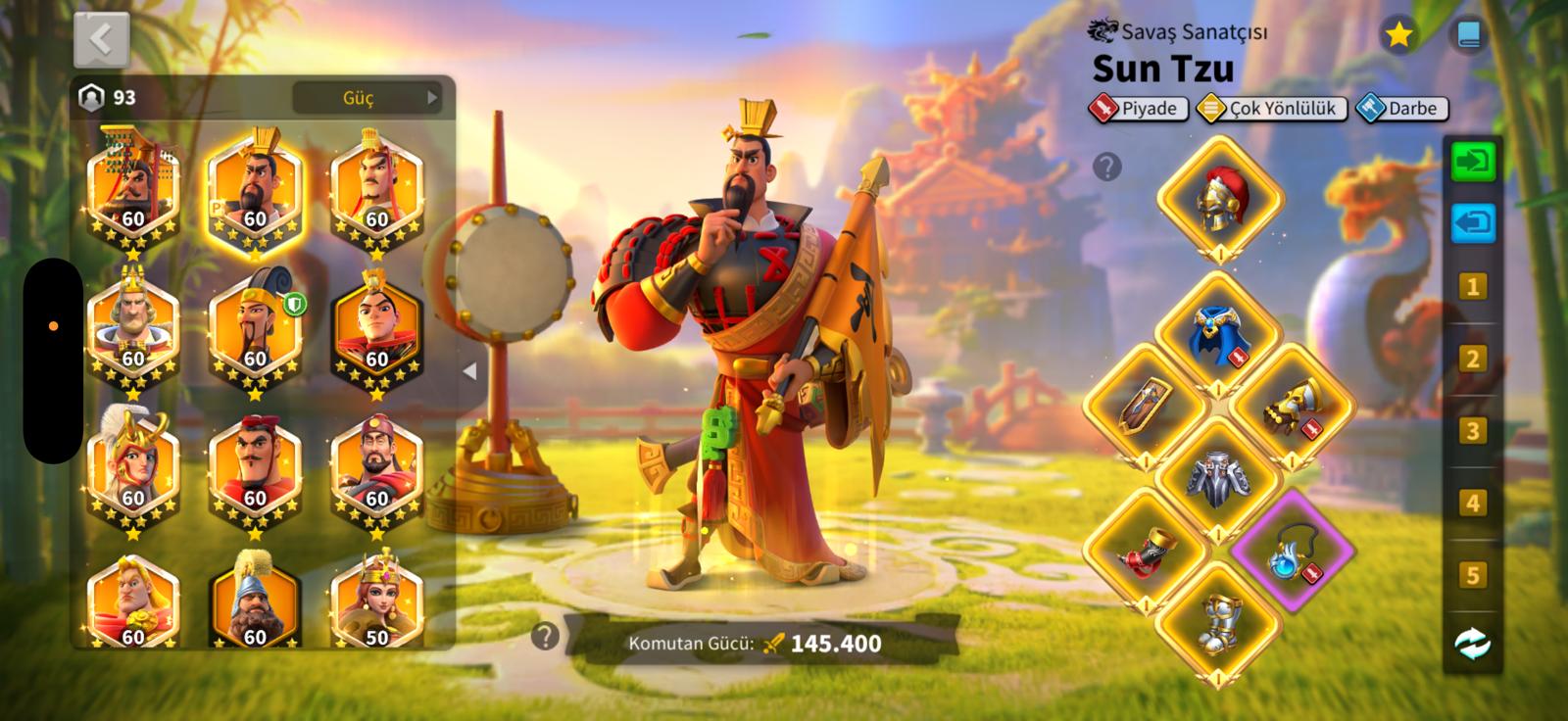1568x721 pixels.
Task: Click the green equipment import button
Action: coord(1473,161)
